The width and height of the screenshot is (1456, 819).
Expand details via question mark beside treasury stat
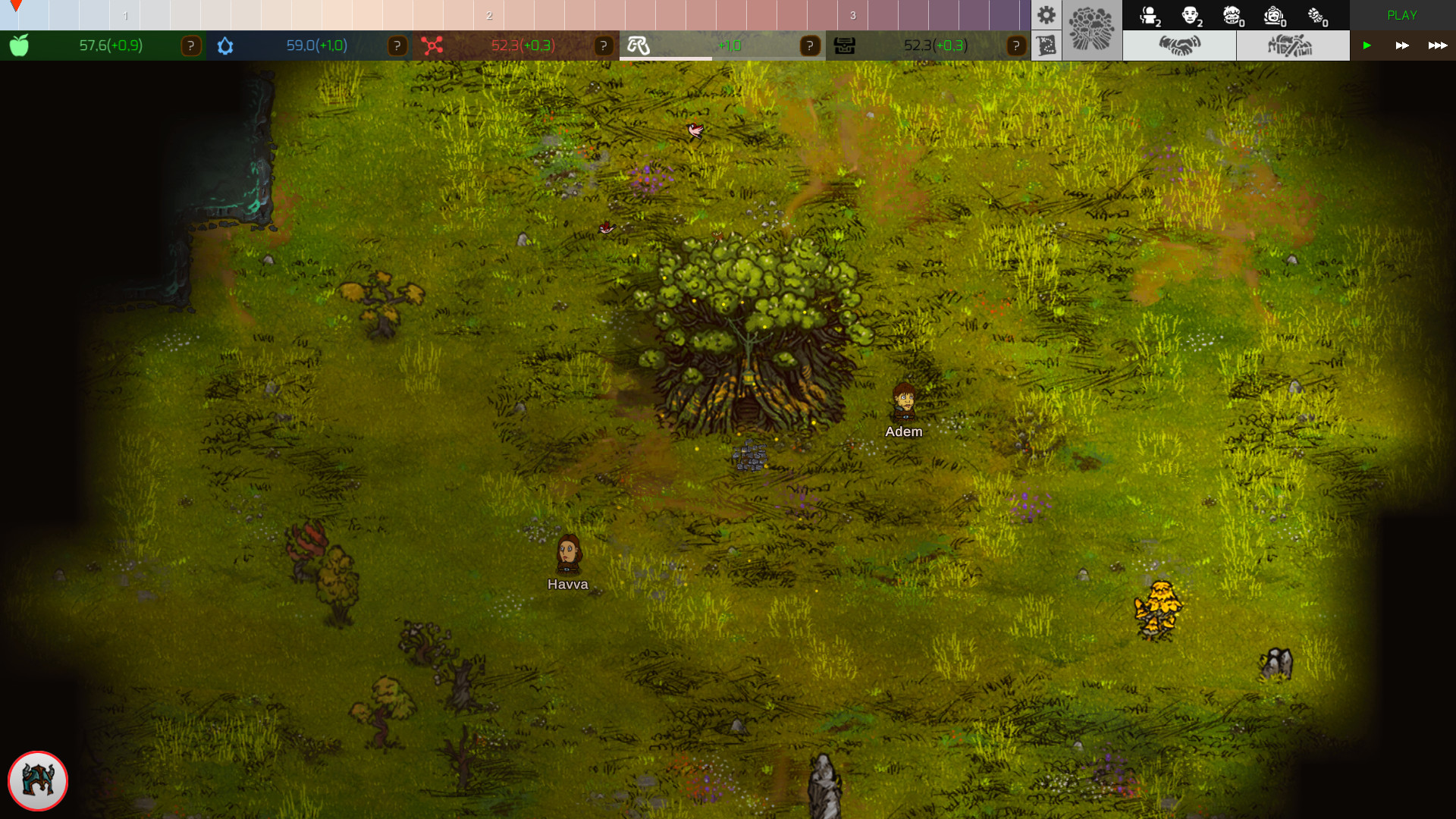(x=1016, y=45)
